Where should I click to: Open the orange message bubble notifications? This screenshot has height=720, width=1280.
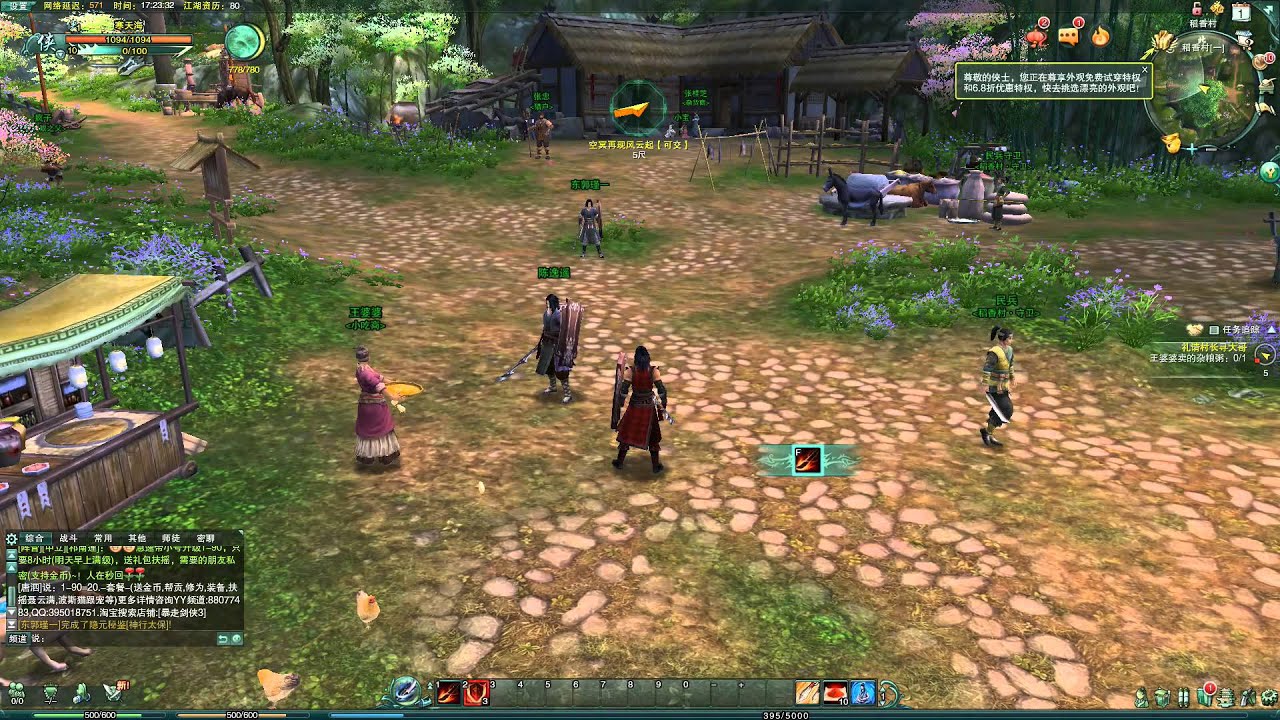click(1069, 37)
